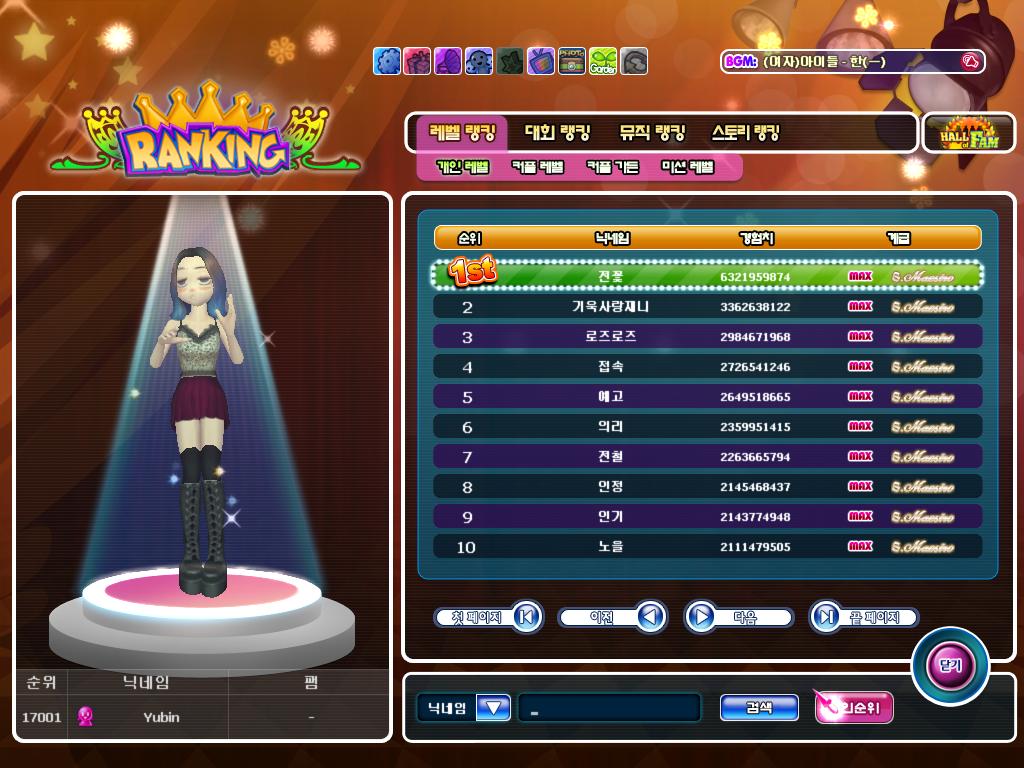Click the blue 검색 search button
The height and width of the screenshot is (768, 1024).
759,708
